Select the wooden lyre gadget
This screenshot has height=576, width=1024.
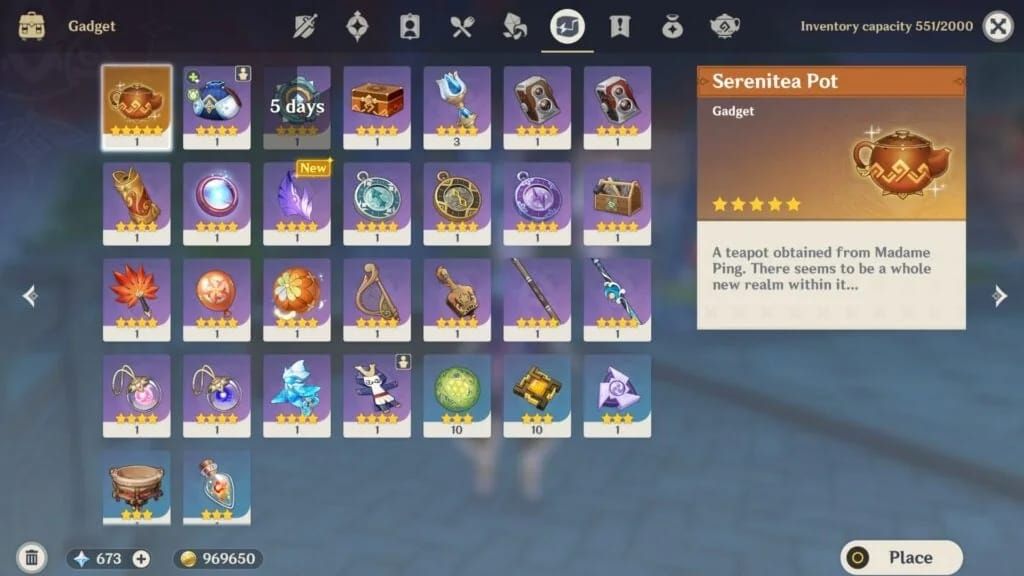(377, 299)
